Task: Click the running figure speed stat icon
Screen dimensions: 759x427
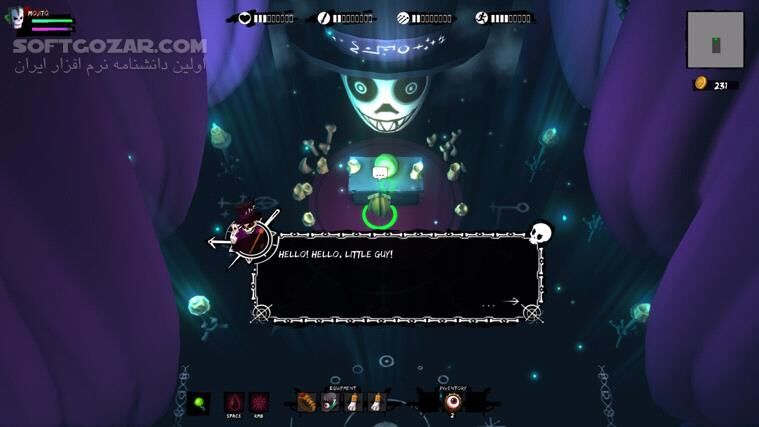Action: click(482, 18)
